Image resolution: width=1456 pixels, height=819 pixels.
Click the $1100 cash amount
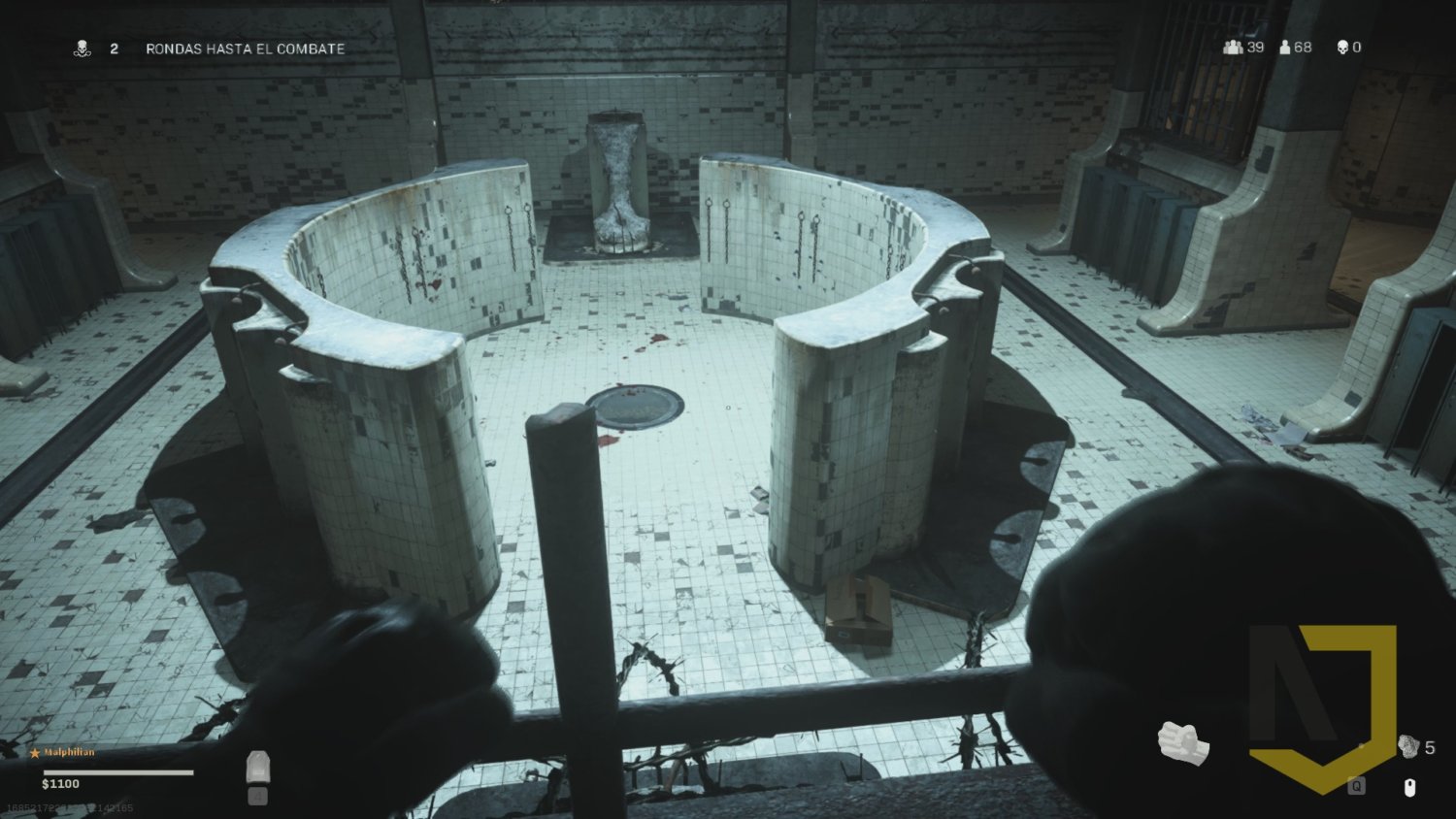(x=60, y=784)
